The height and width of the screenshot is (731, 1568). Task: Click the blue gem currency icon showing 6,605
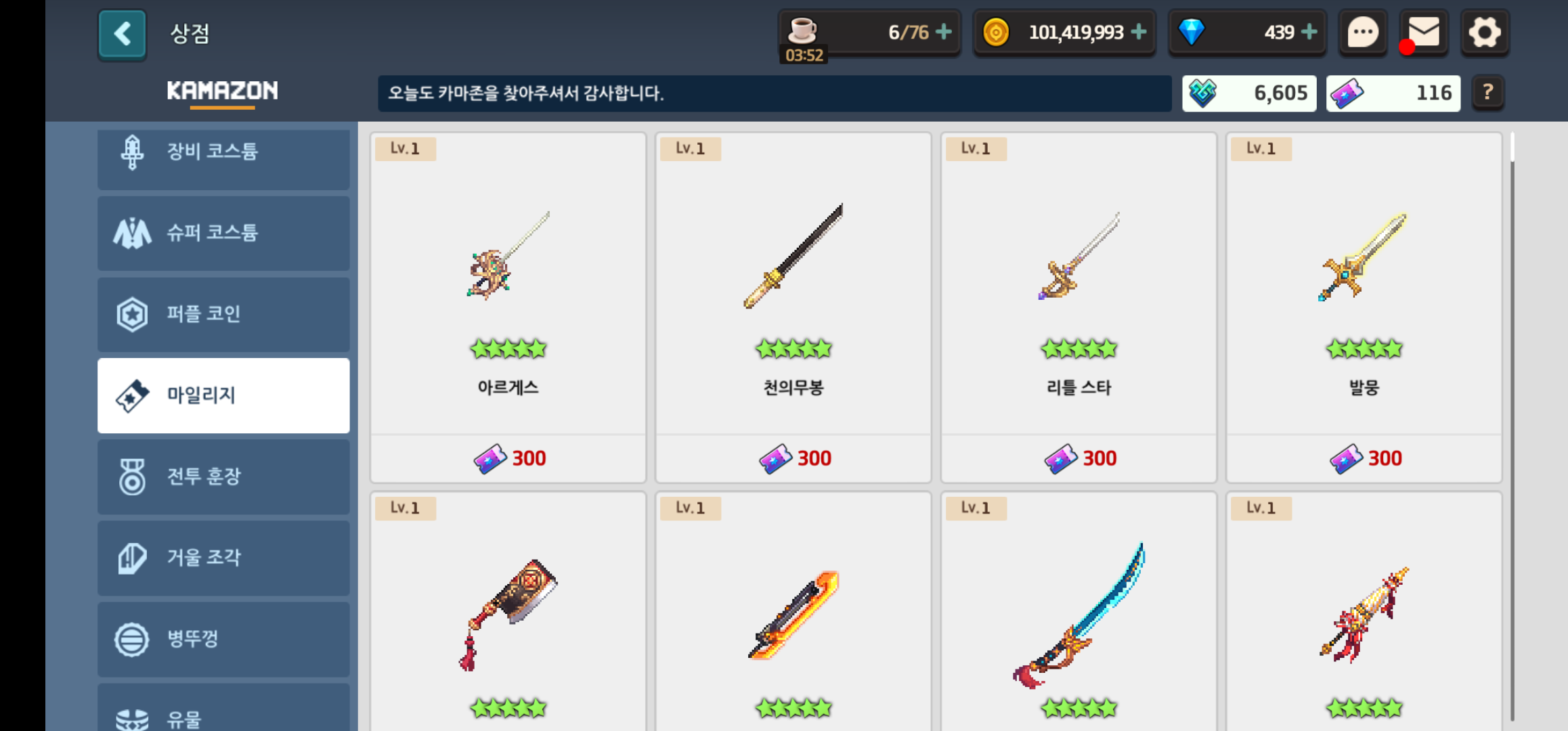(x=1204, y=93)
